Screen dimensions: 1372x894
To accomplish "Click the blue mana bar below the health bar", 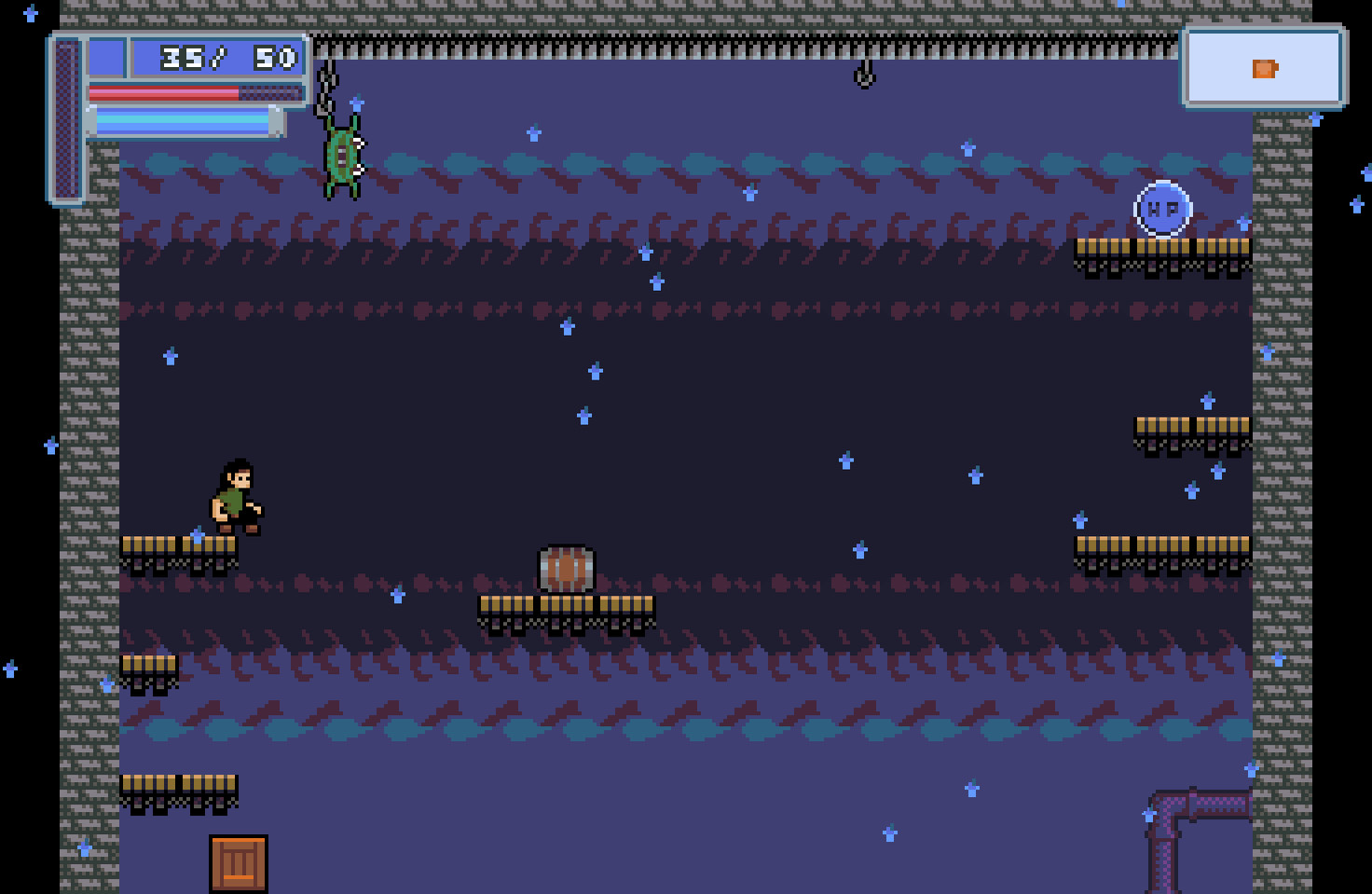I will (182, 119).
